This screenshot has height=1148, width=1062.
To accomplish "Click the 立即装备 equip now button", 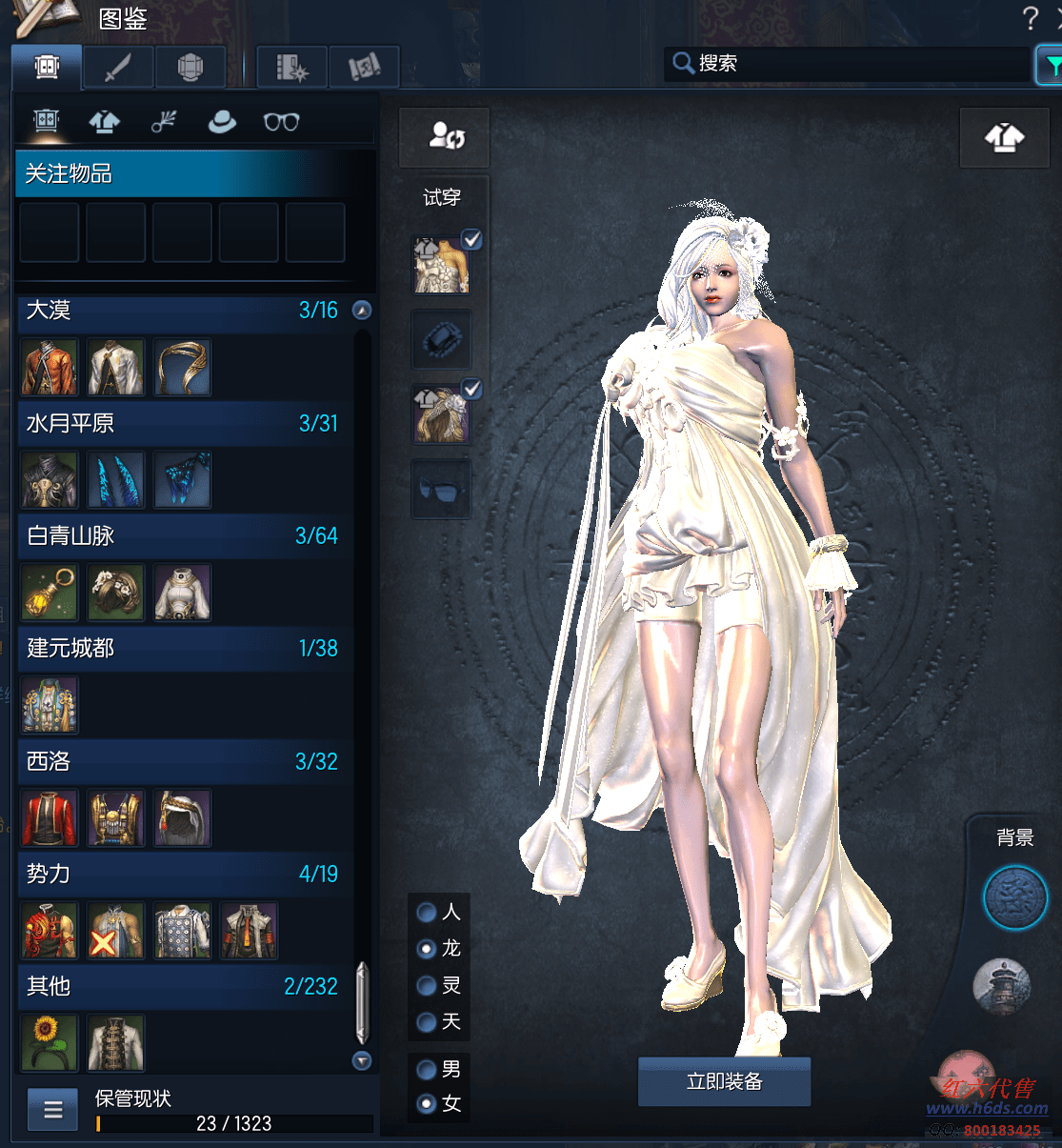I will tap(724, 1081).
